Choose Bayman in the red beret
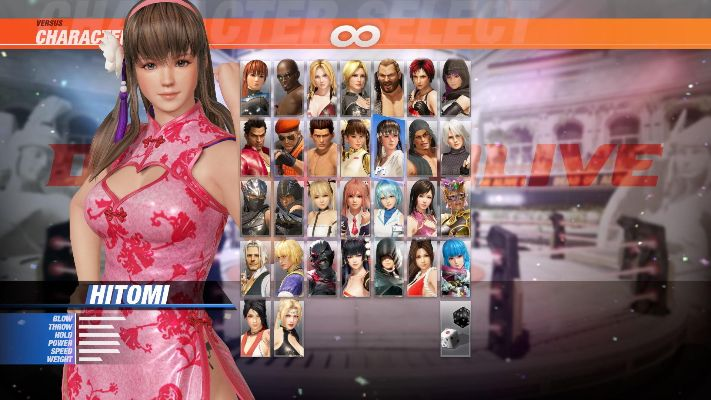 [x=289, y=147]
